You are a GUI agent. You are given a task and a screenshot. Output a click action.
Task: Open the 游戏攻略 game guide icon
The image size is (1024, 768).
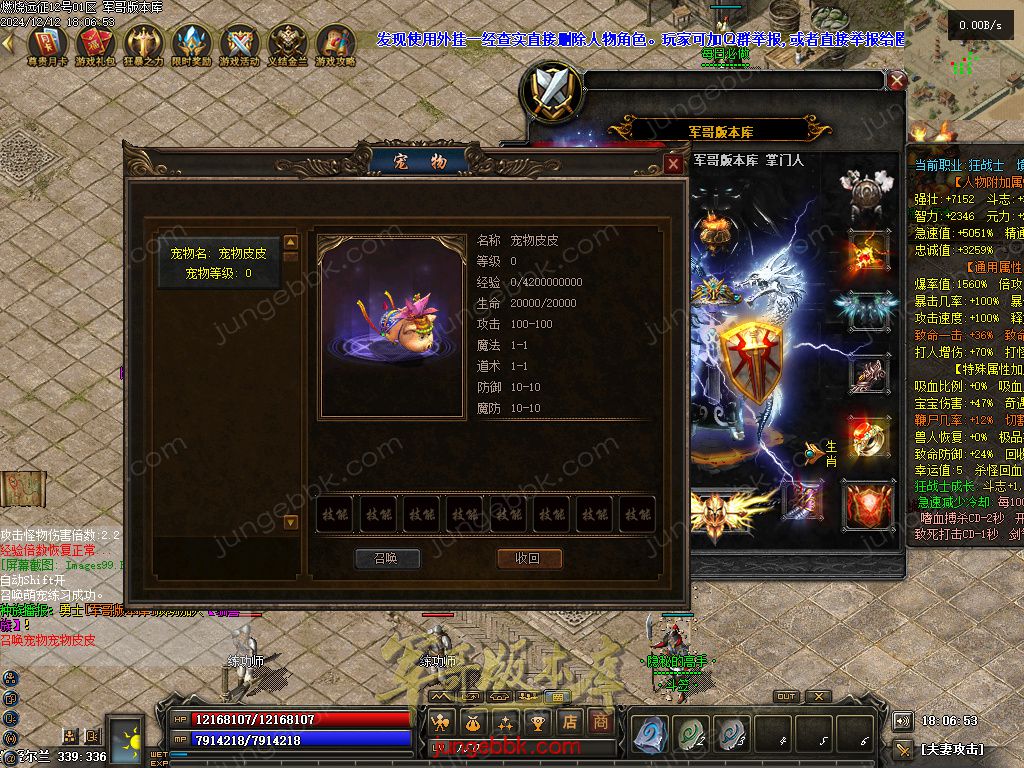point(336,45)
